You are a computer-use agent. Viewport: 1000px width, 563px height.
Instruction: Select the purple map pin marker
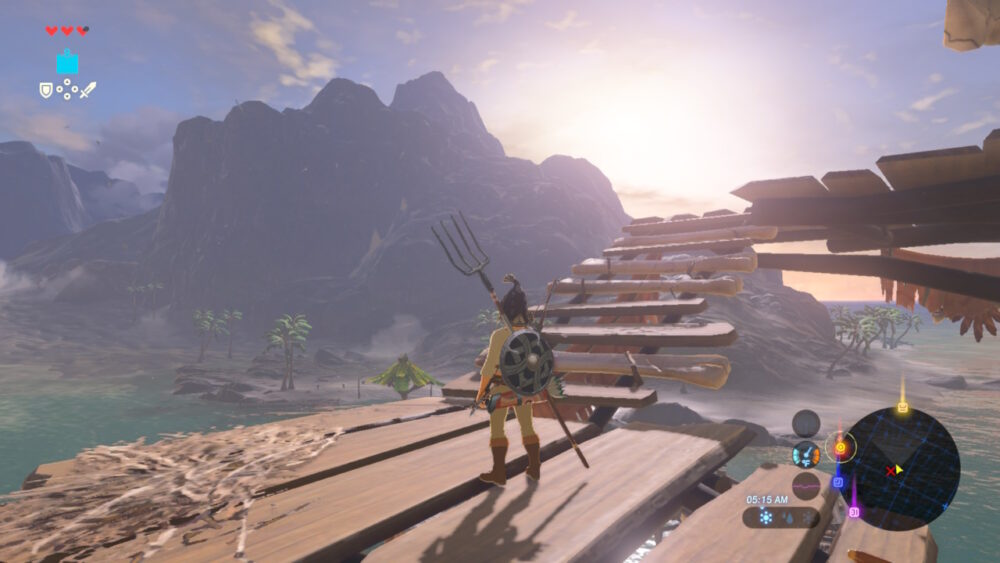click(854, 511)
